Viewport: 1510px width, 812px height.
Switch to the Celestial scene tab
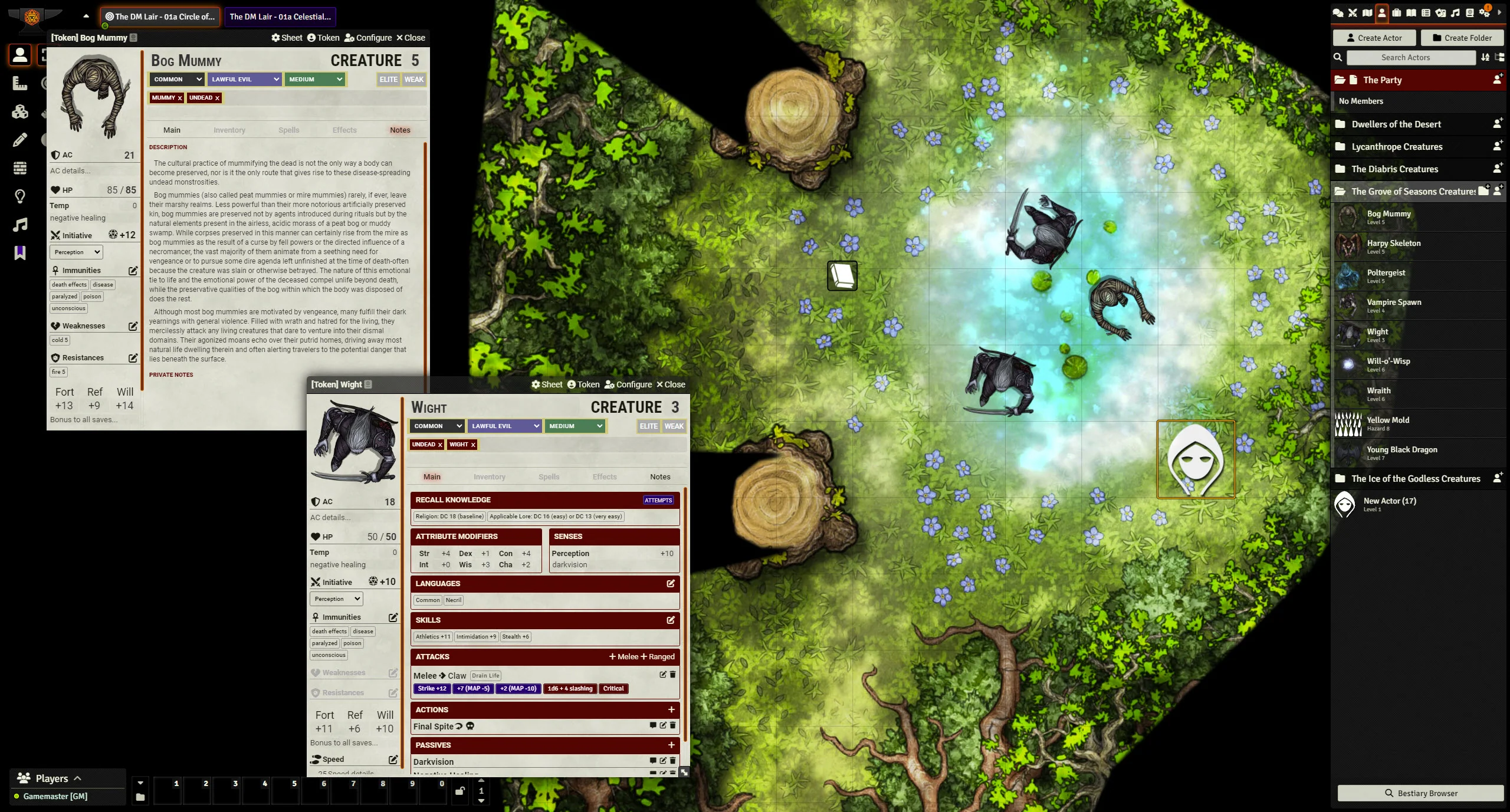[280, 17]
